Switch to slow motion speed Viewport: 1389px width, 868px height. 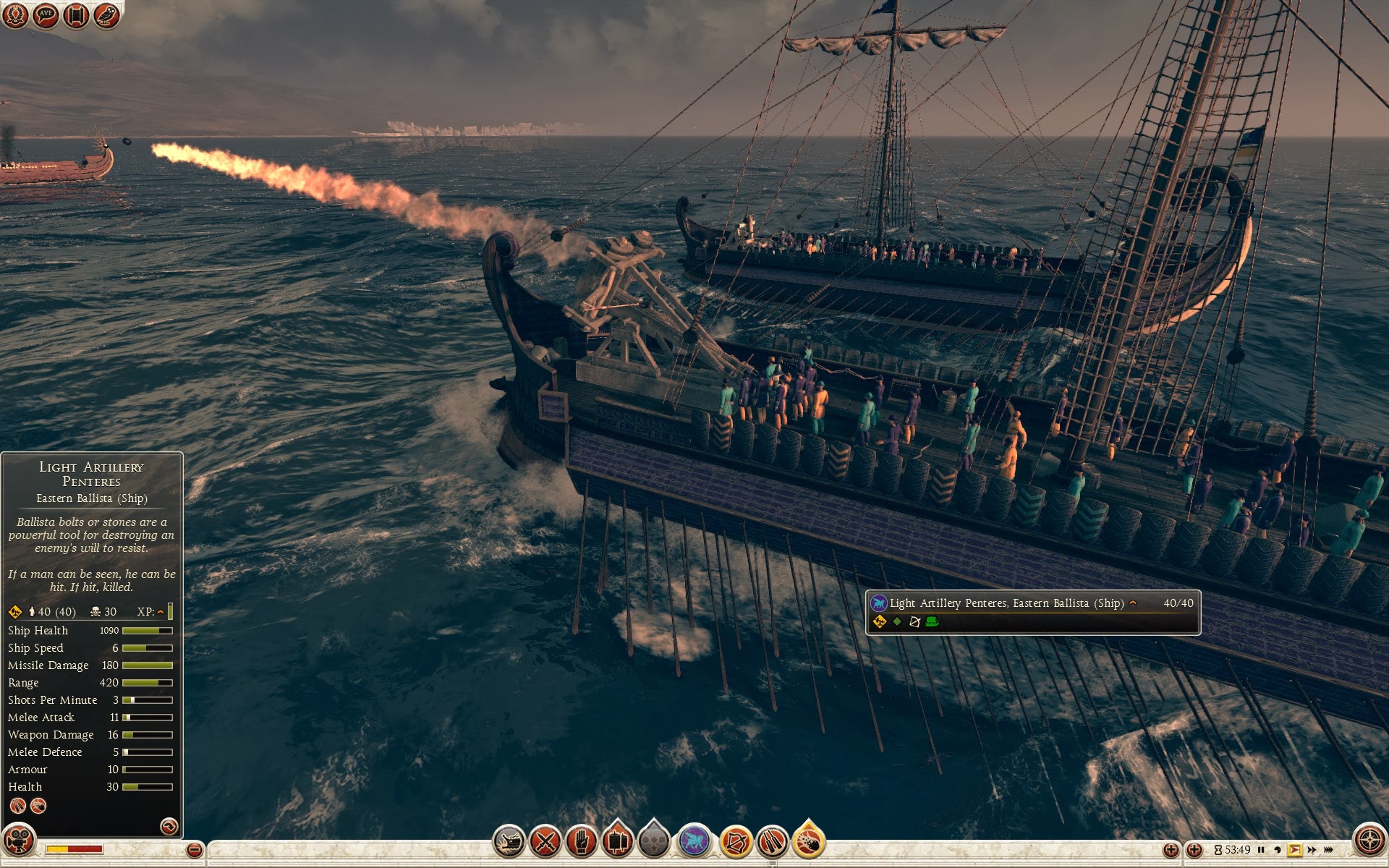coord(1278,850)
